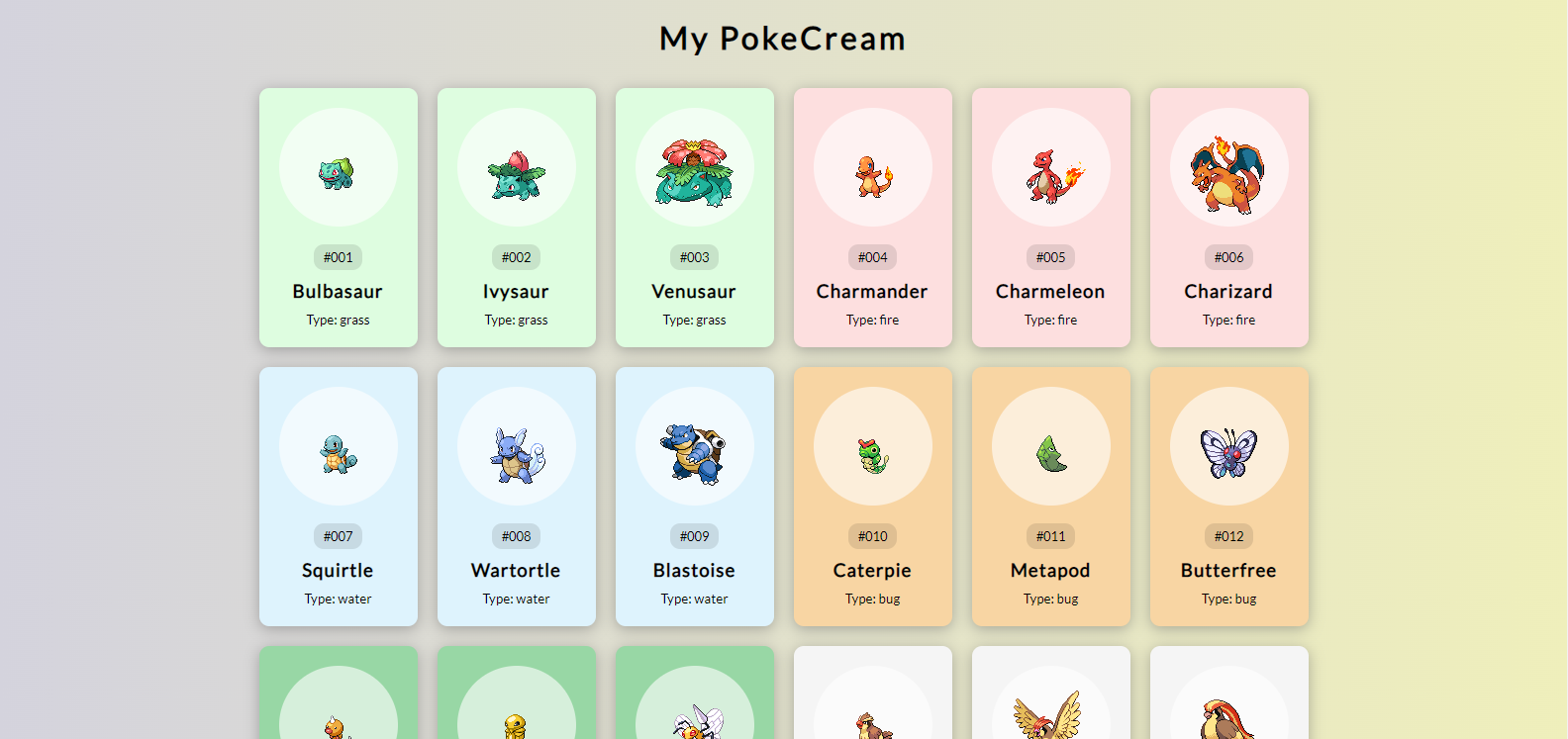The width and height of the screenshot is (1568, 739).
Task: Click the Ivysaur name label
Action: click(x=516, y=291)
